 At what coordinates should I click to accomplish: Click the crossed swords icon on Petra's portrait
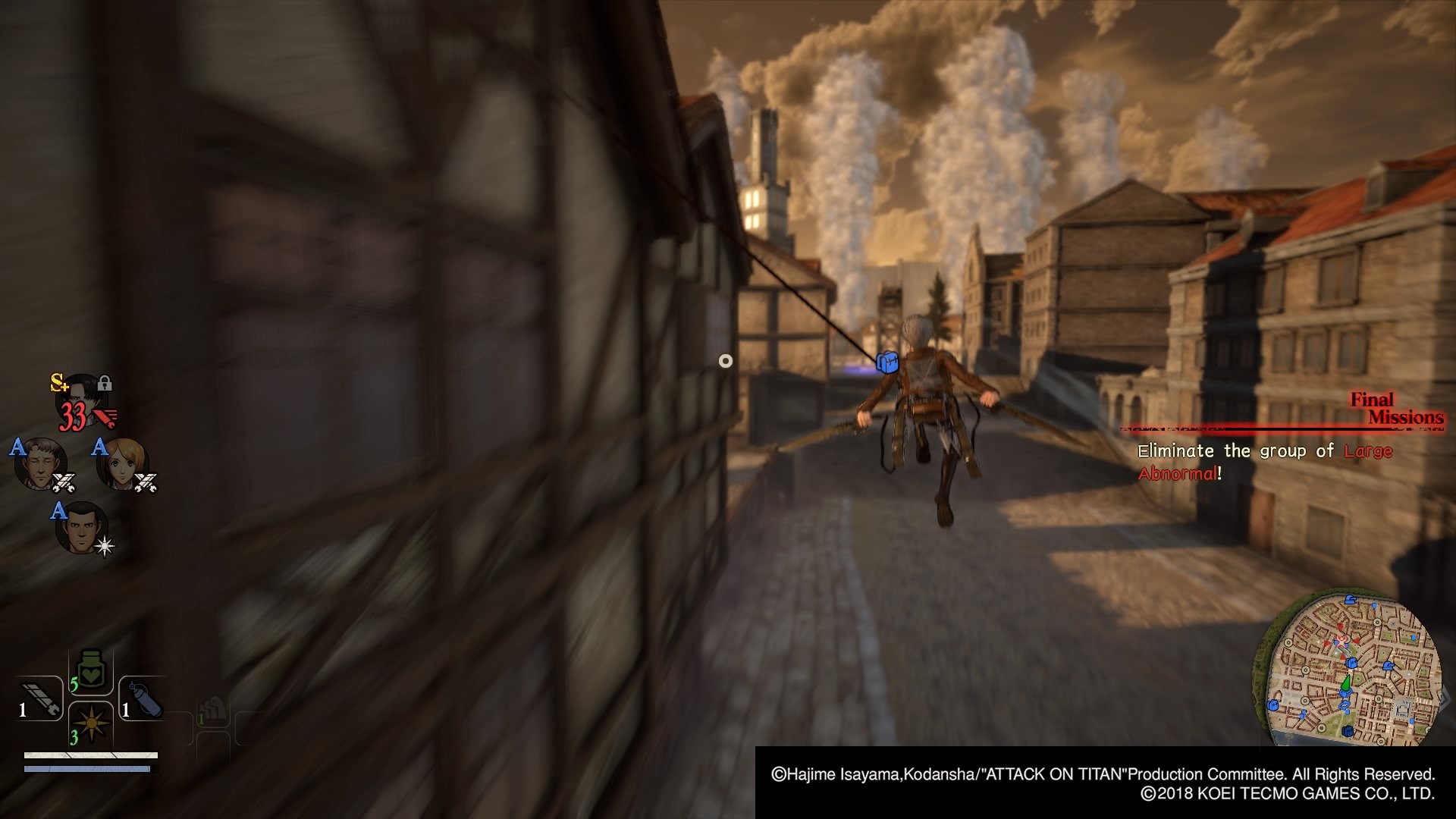tap(146, 482)
